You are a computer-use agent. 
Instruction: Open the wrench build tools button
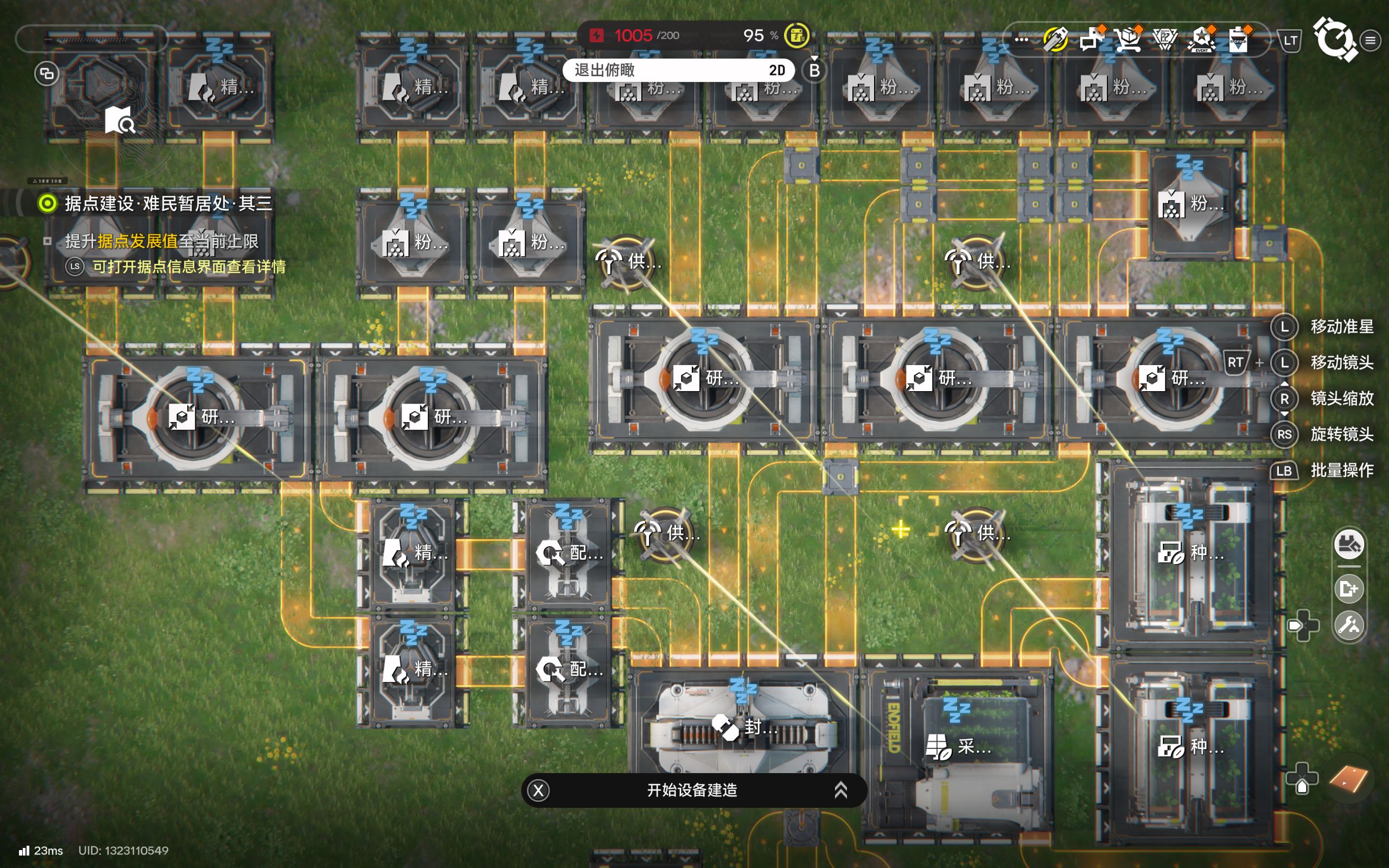click(x=1349, y=625)
